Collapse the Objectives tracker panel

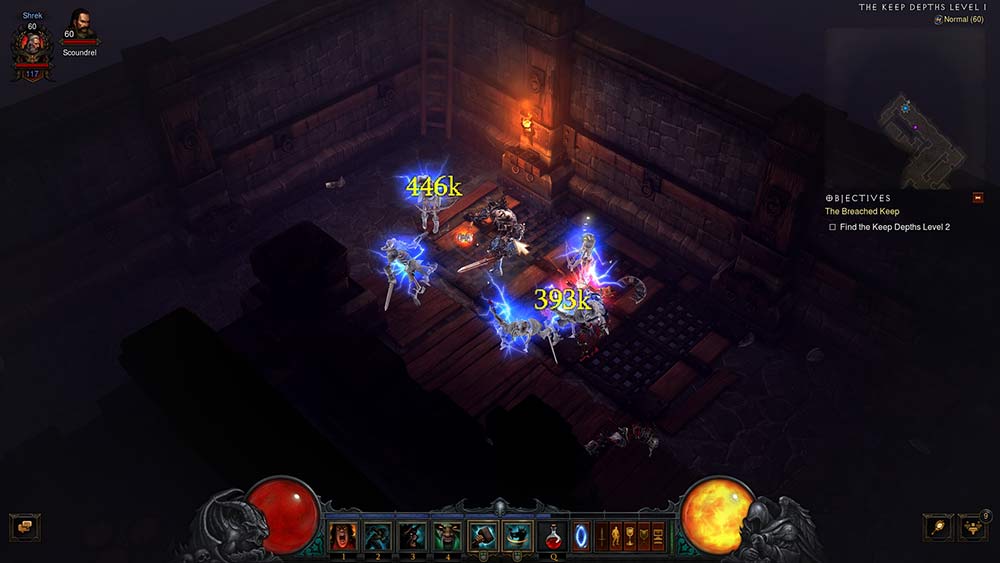point(978,198)
